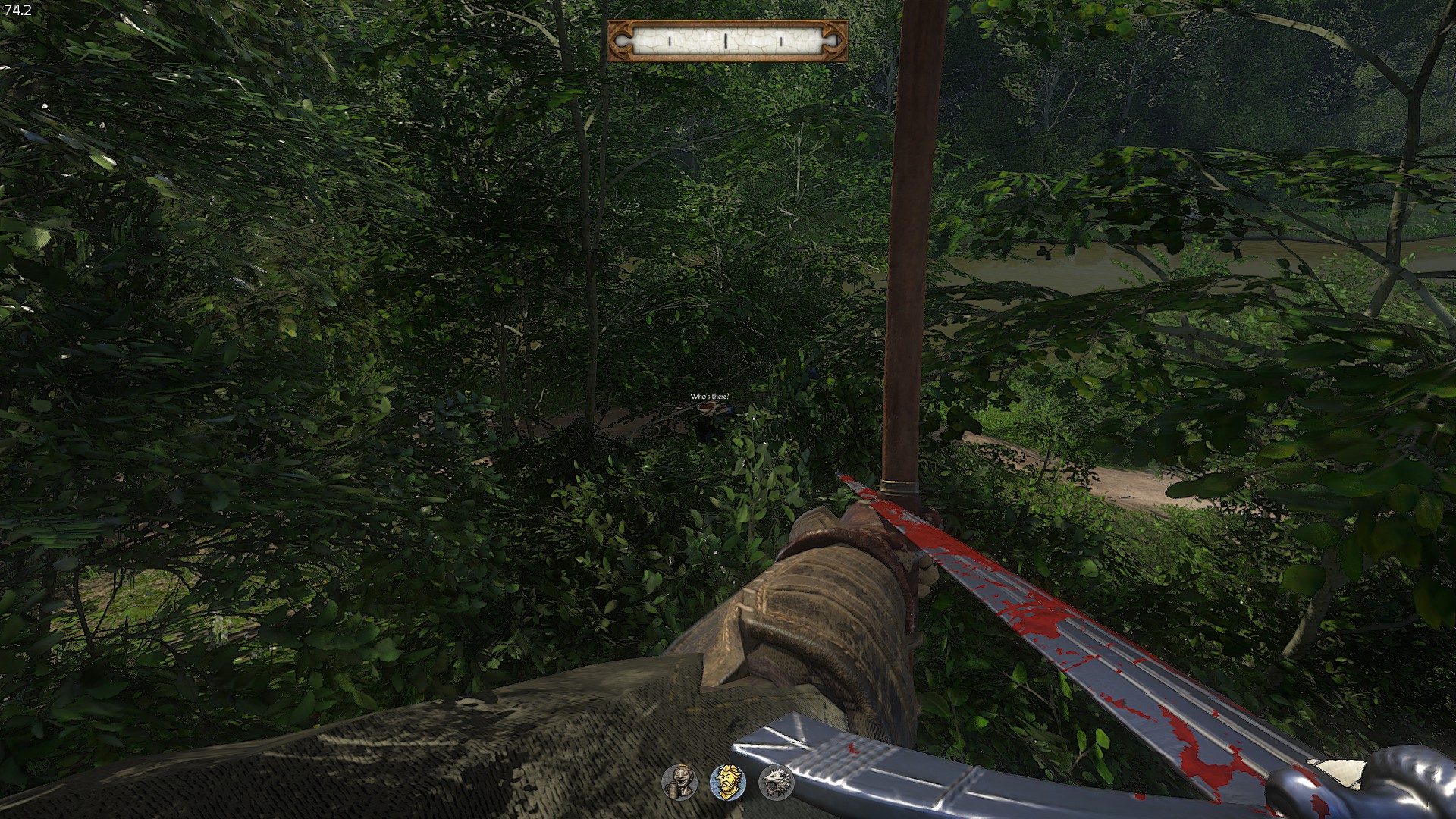1456x819 pixels.
Task: Click the 'Who's there?' subtitle text
Action: tap(710, 395)
